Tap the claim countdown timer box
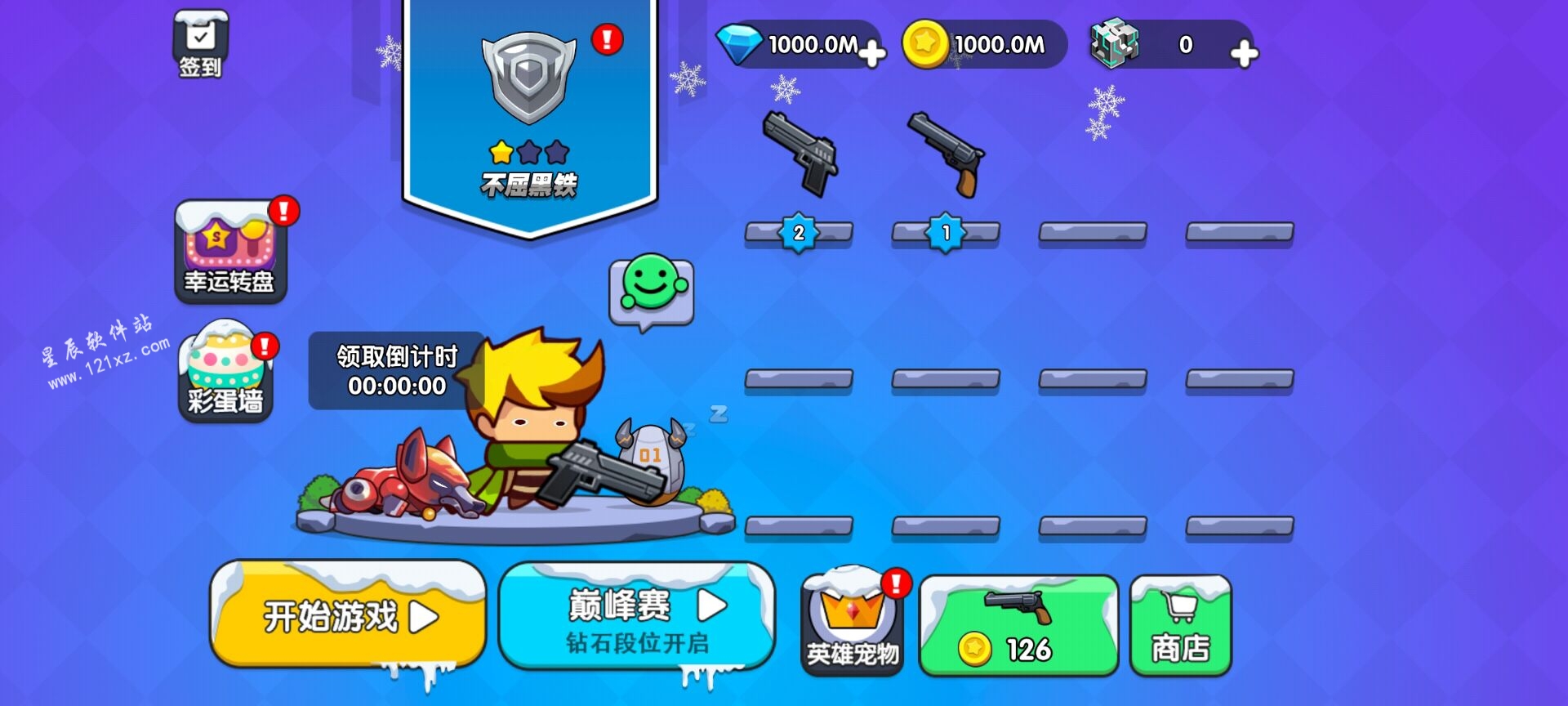 [397, 371]
